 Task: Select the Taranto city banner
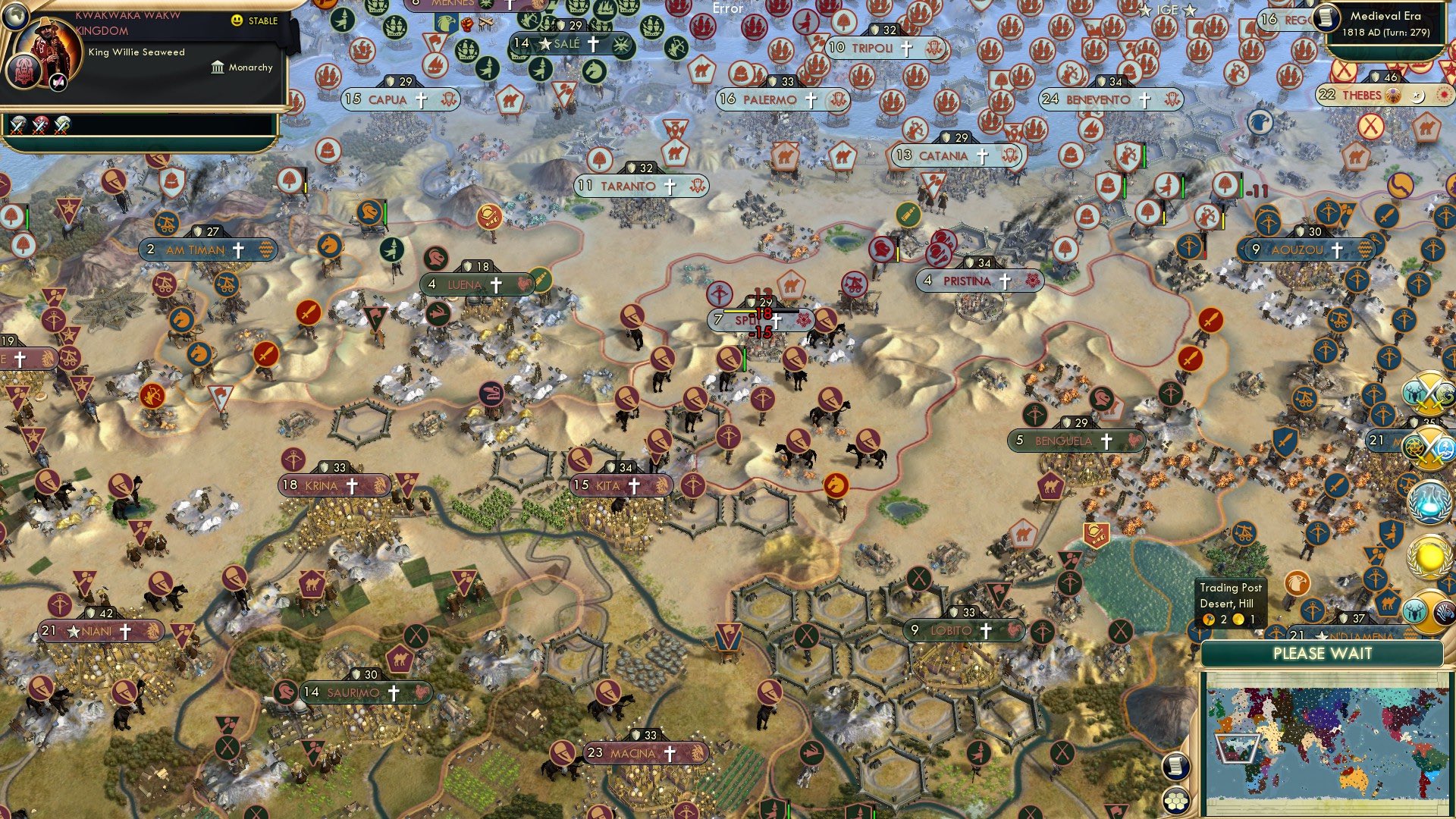pos(641,186)
